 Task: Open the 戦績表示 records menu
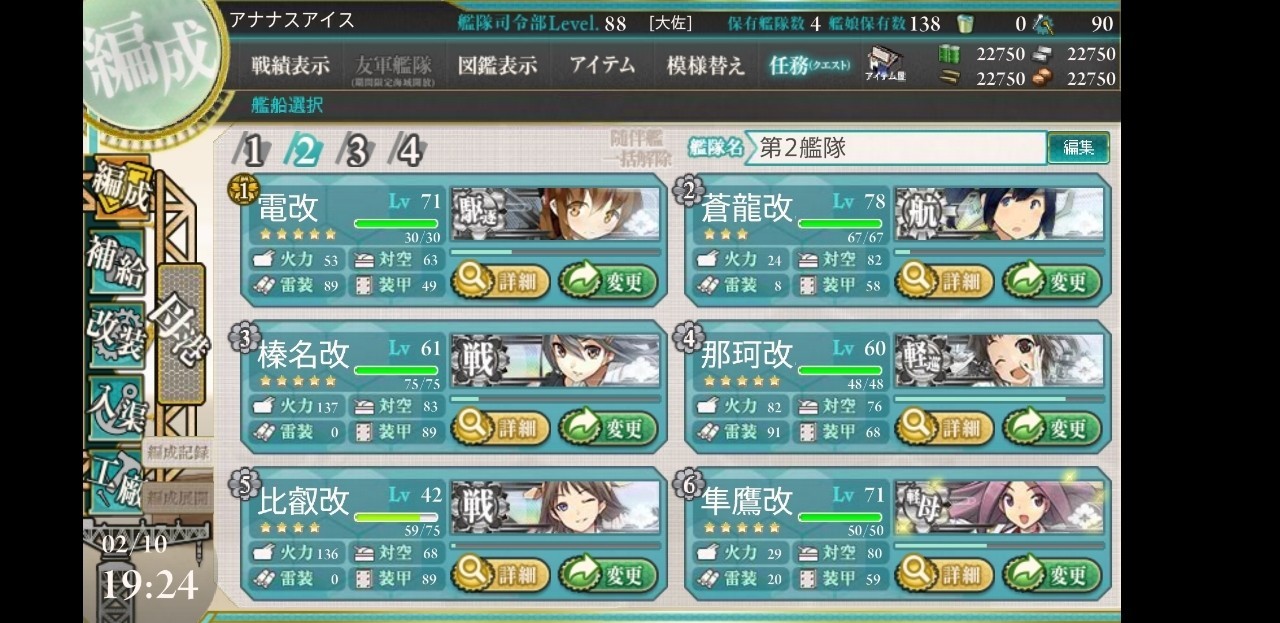[x=290, y=66]
